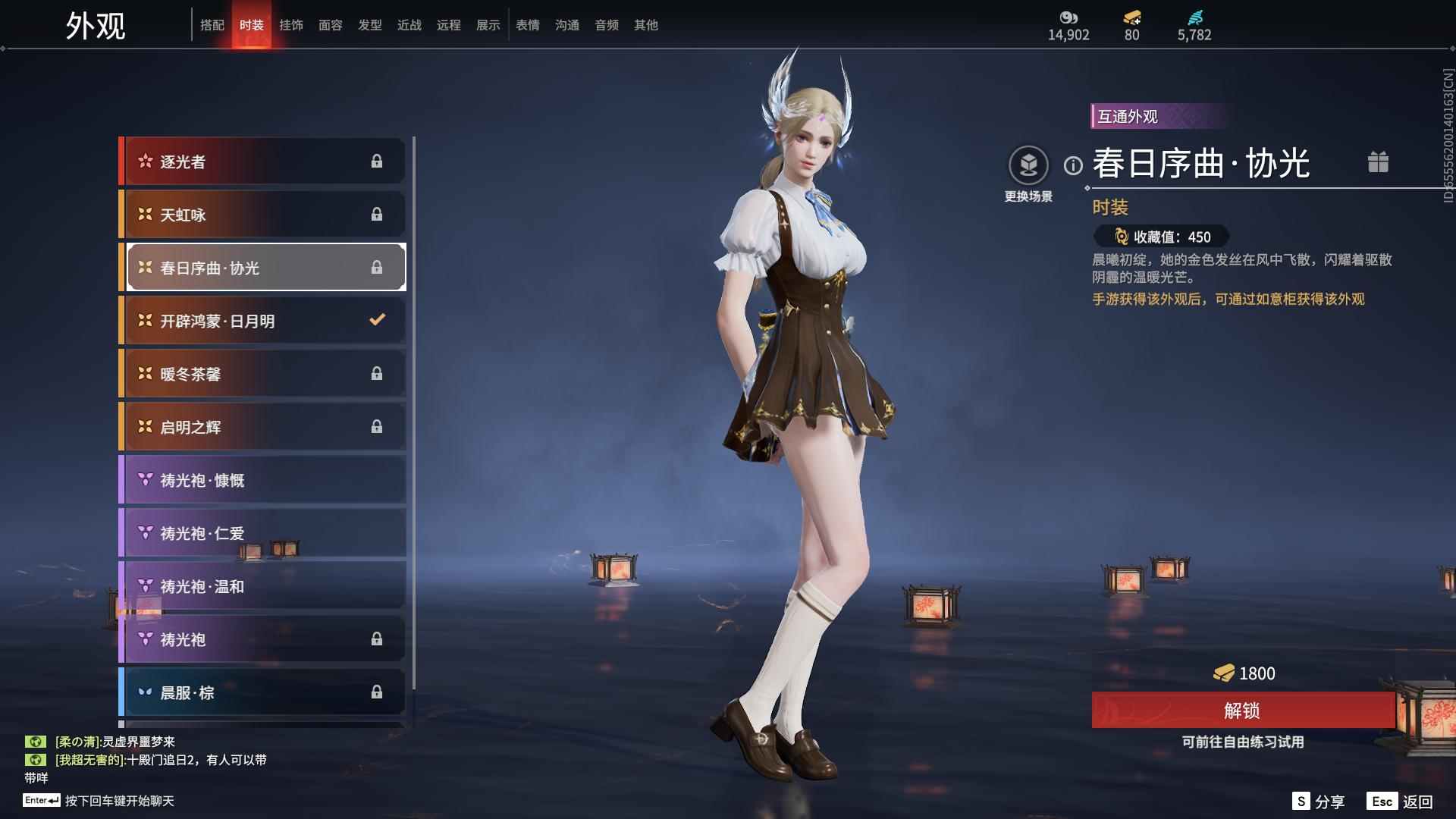Open the 挂饰 accessories tab

(290, 25)
